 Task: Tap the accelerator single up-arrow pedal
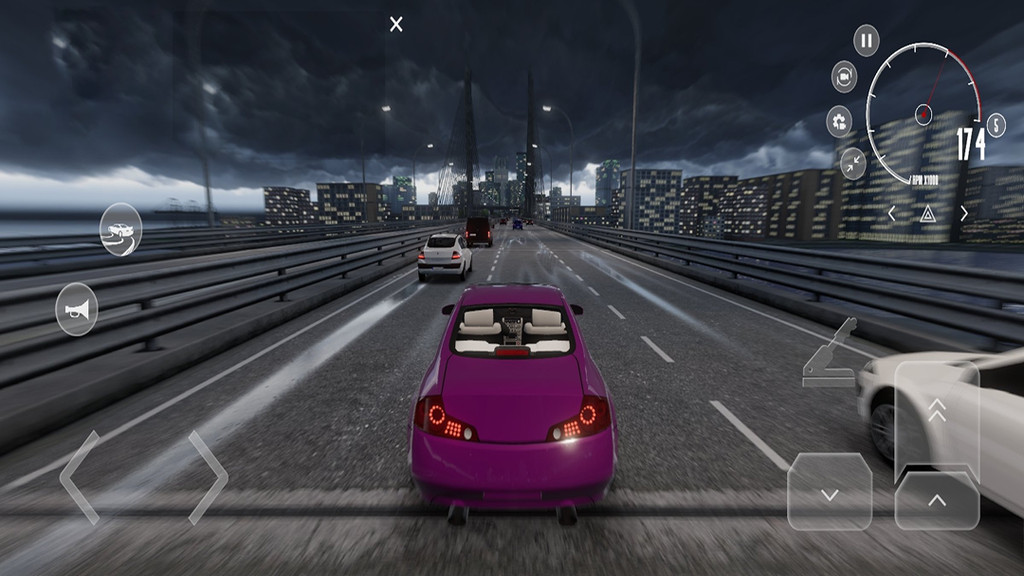[937, 499]
